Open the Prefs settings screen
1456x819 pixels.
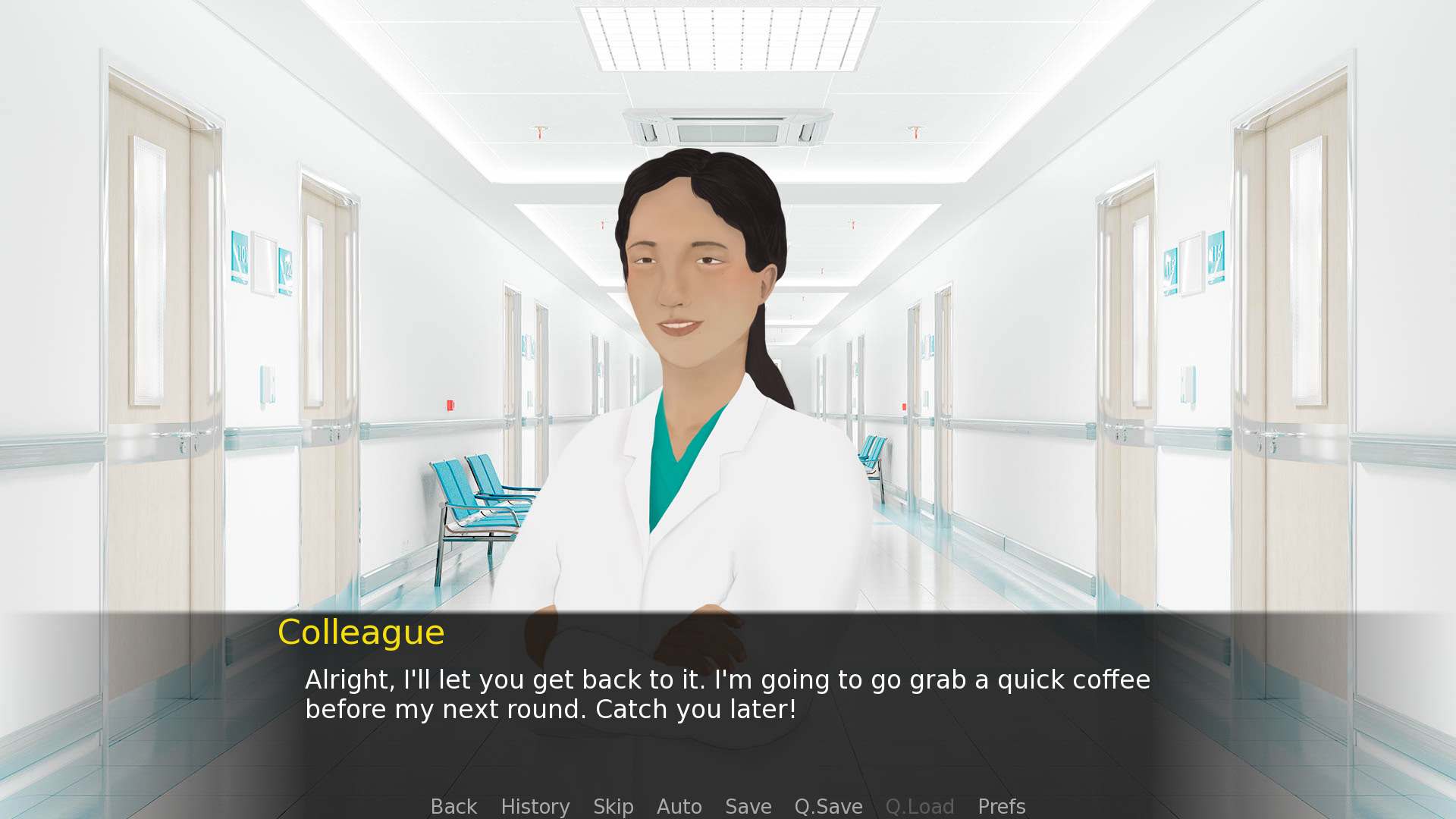pos(1001,806)
